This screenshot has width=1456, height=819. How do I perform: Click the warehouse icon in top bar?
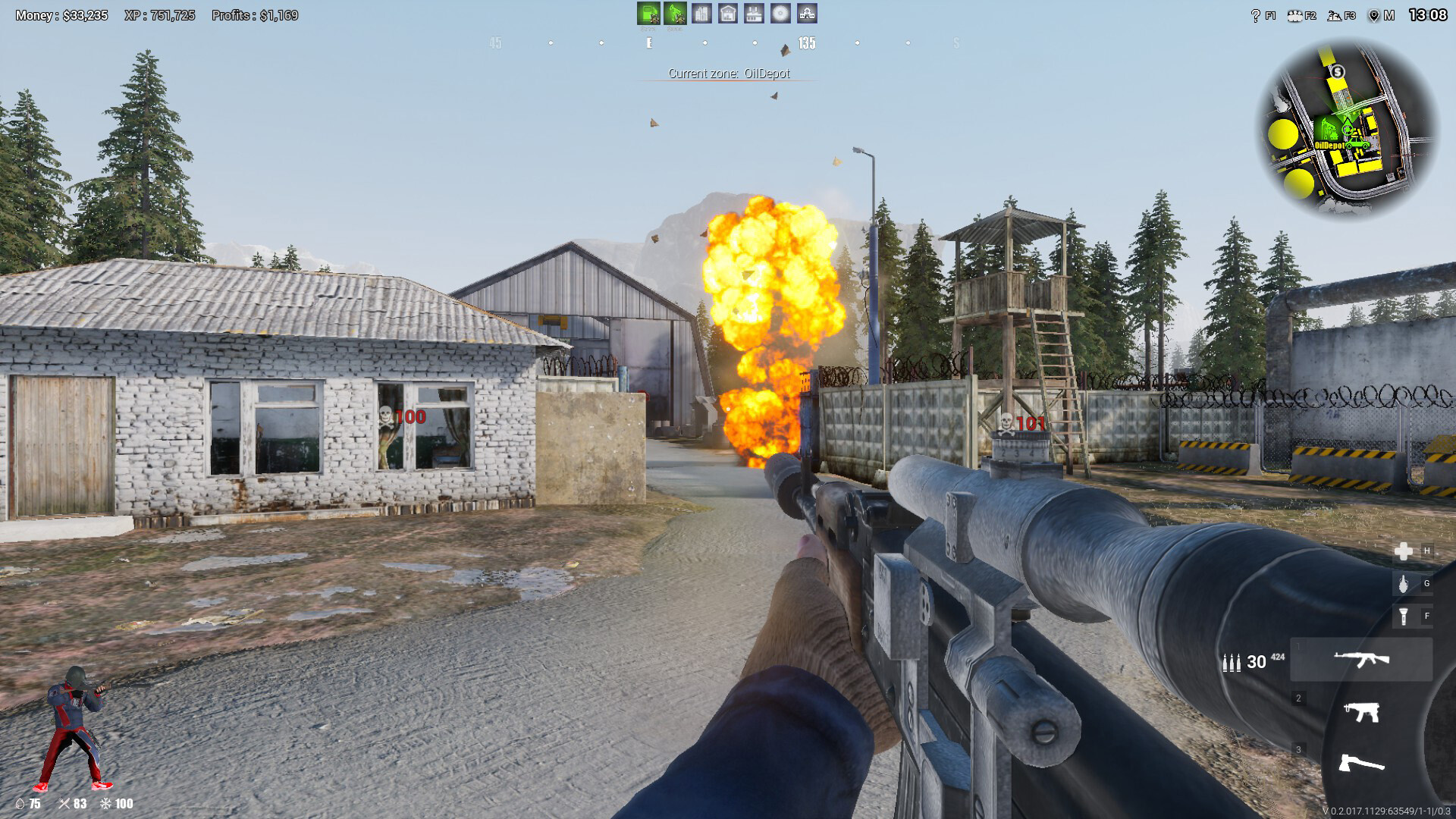[728, 13]
